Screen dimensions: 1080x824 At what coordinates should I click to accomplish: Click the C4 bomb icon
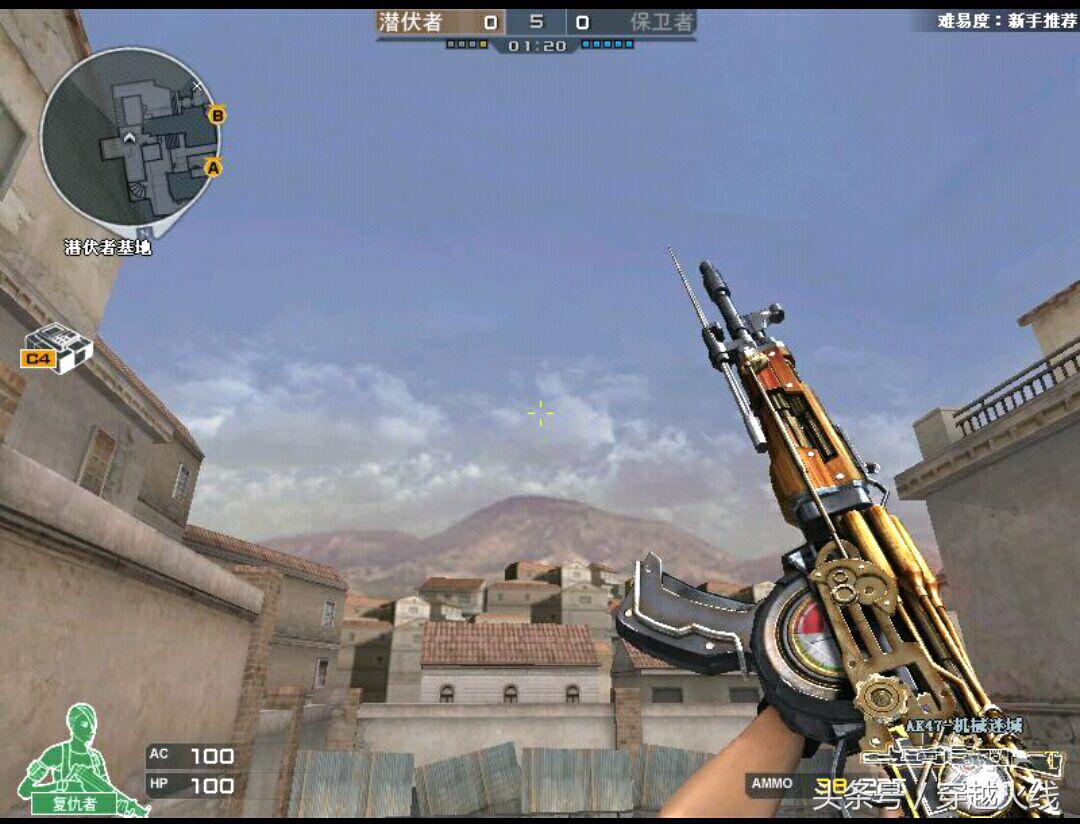(57, 350)
